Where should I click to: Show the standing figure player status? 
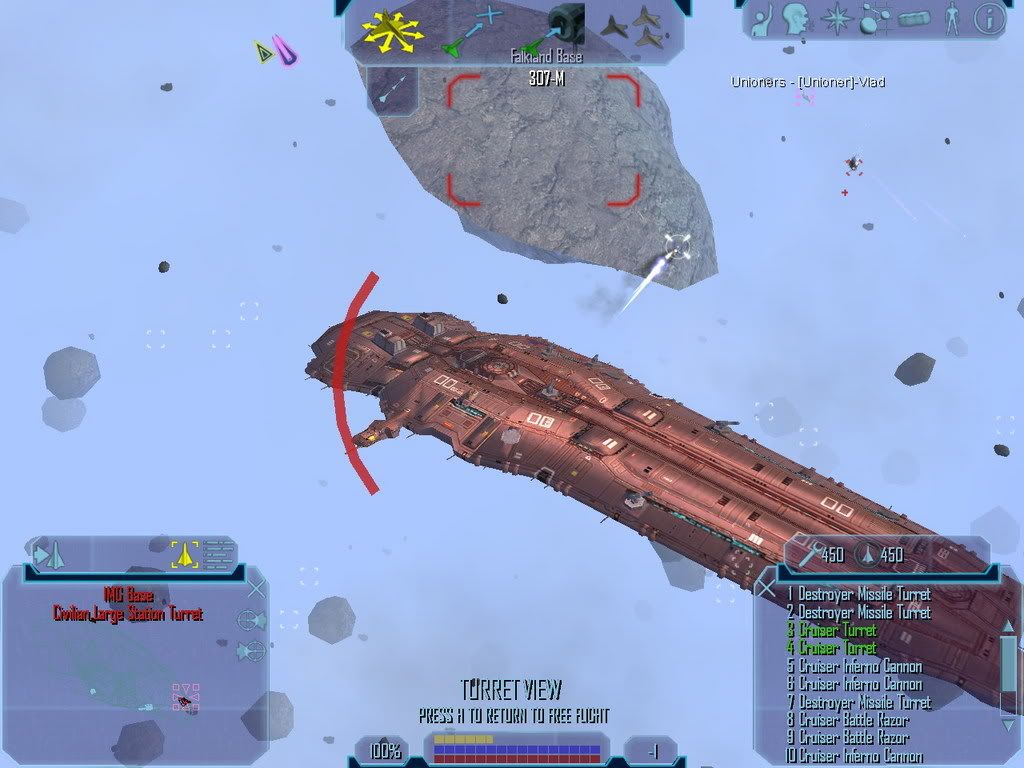click(x=952, y=19)
